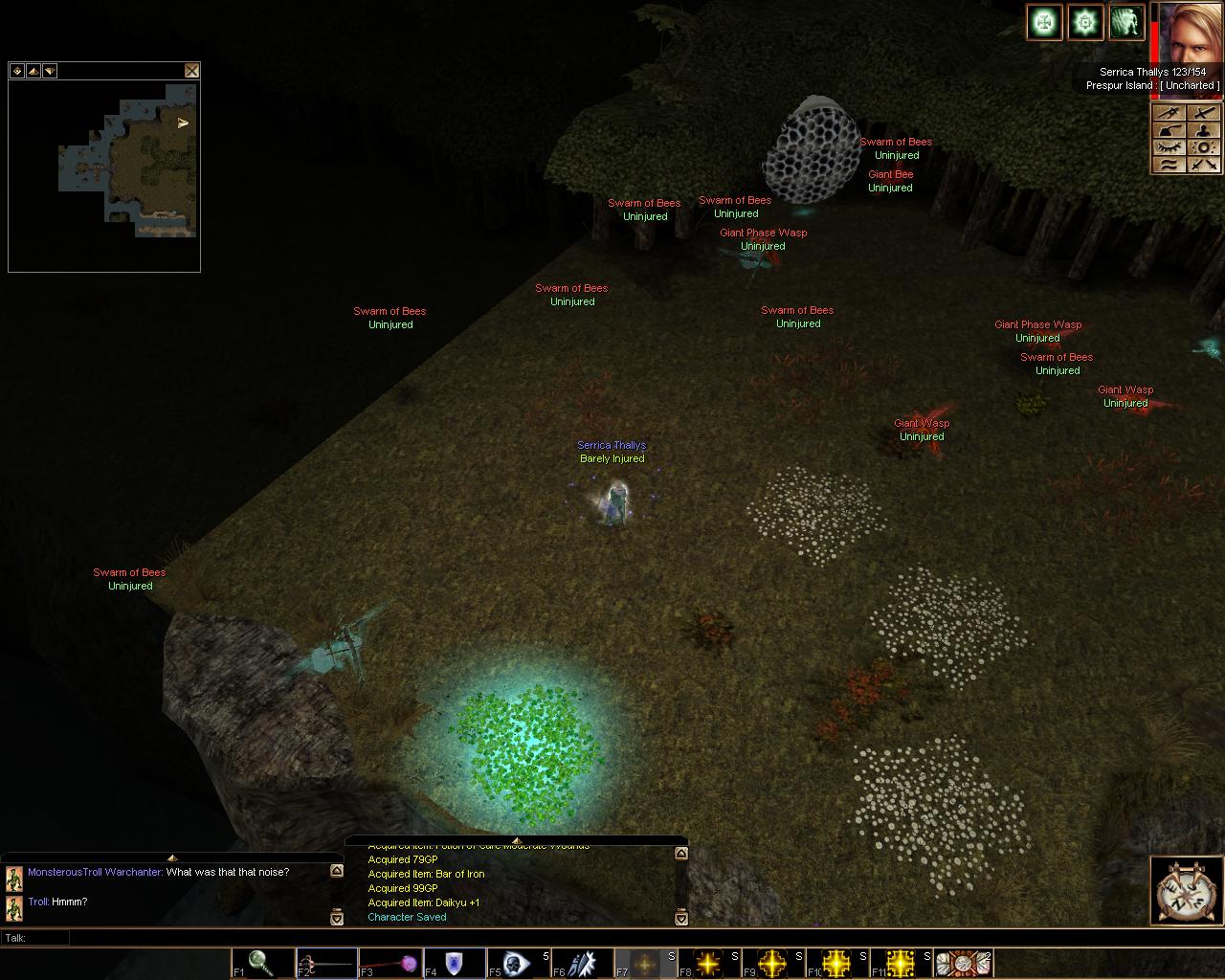Click the person silhouette mode button
The width and height of the screenshot is (1225, 980).
click(1204, 130)
